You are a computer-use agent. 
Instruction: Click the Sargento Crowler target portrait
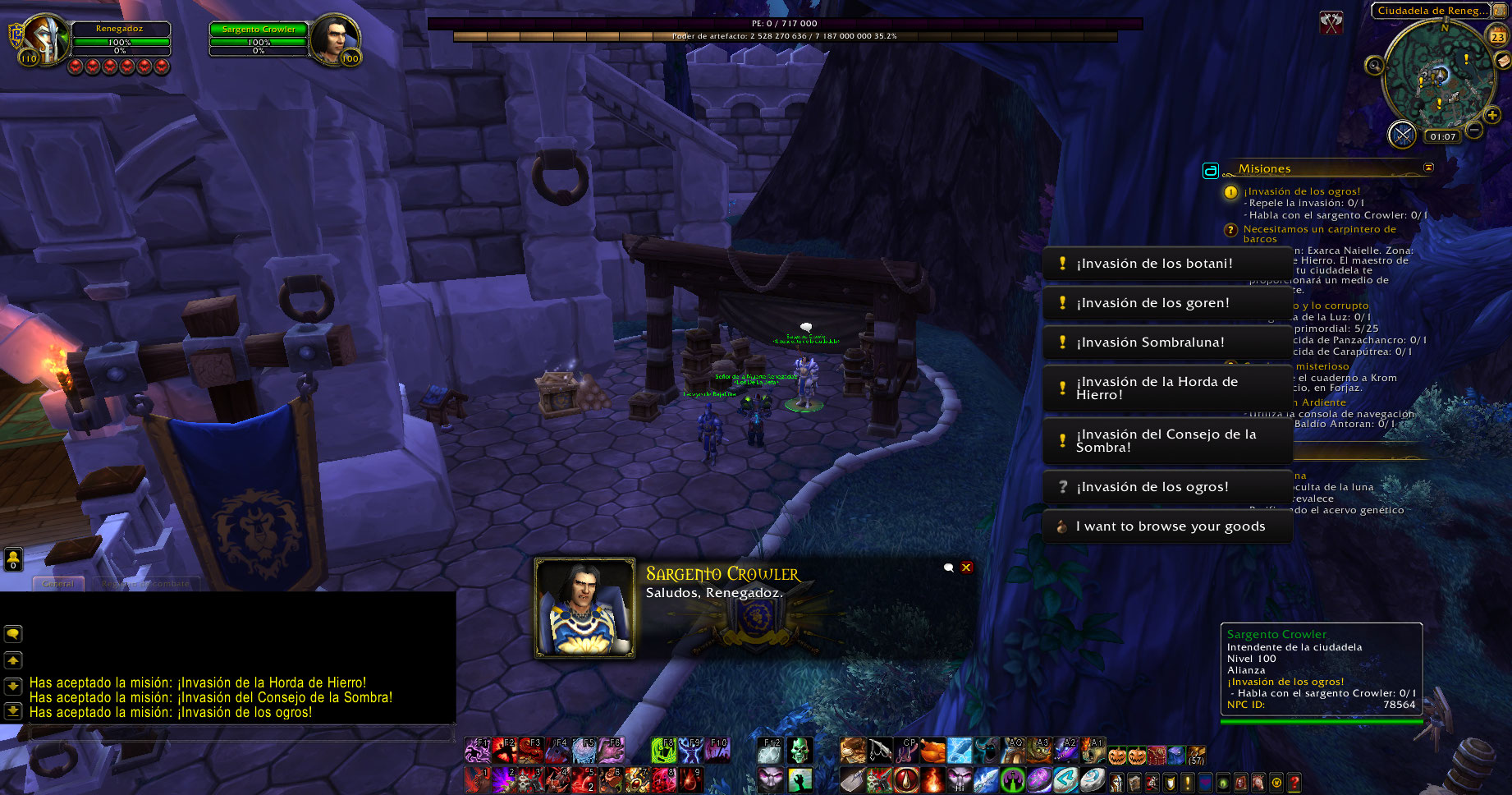[334, 39]
